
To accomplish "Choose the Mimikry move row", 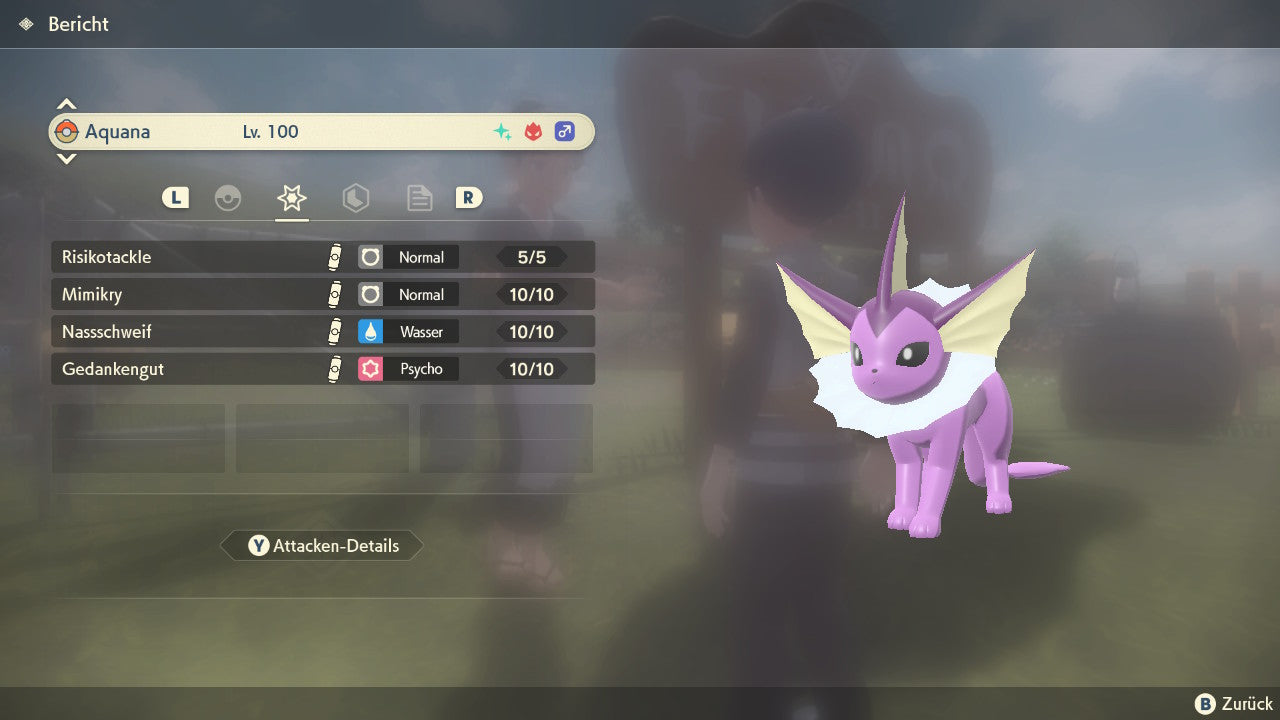I will (x=322, y=295).
